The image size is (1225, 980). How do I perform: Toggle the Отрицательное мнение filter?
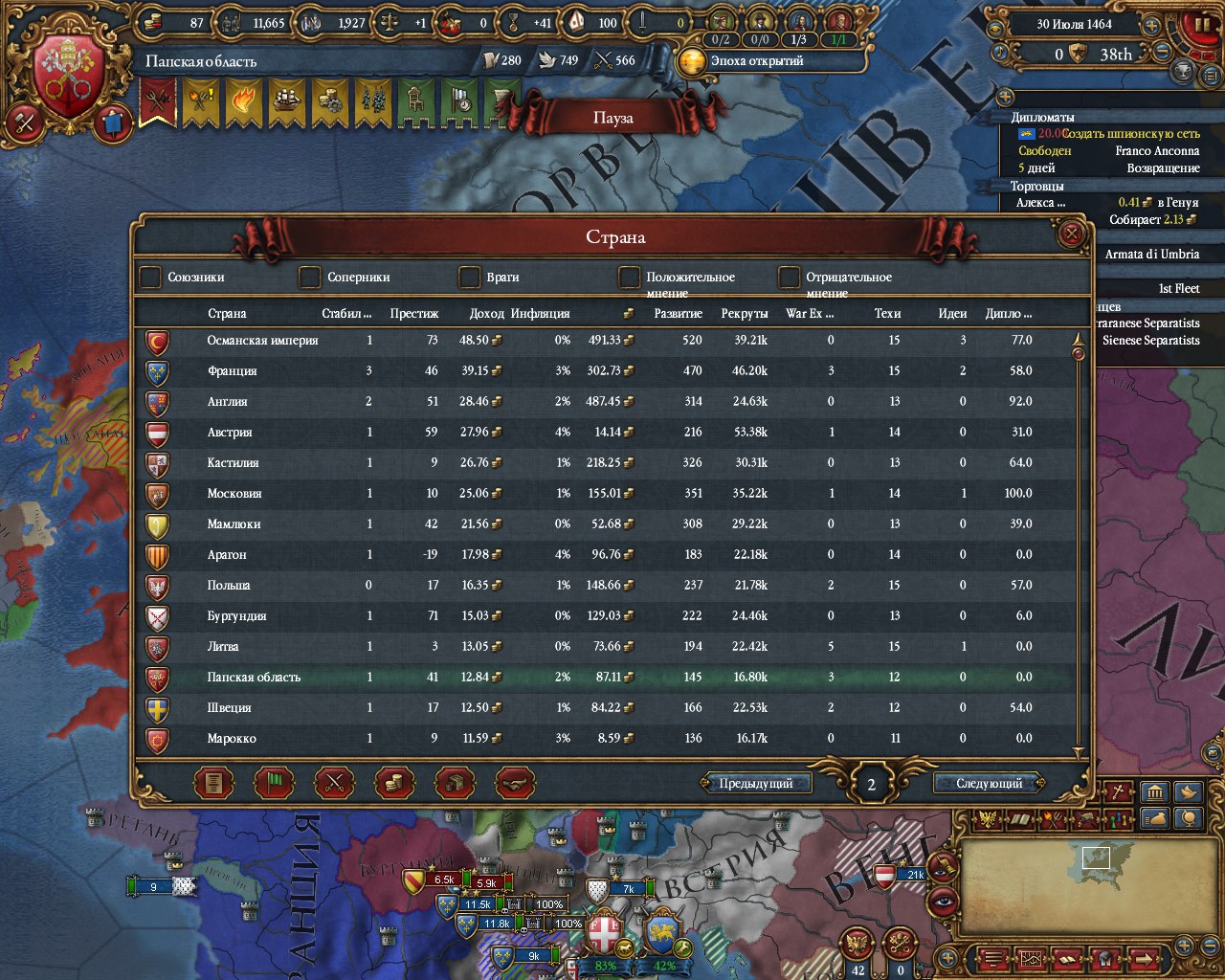point(789,278)
